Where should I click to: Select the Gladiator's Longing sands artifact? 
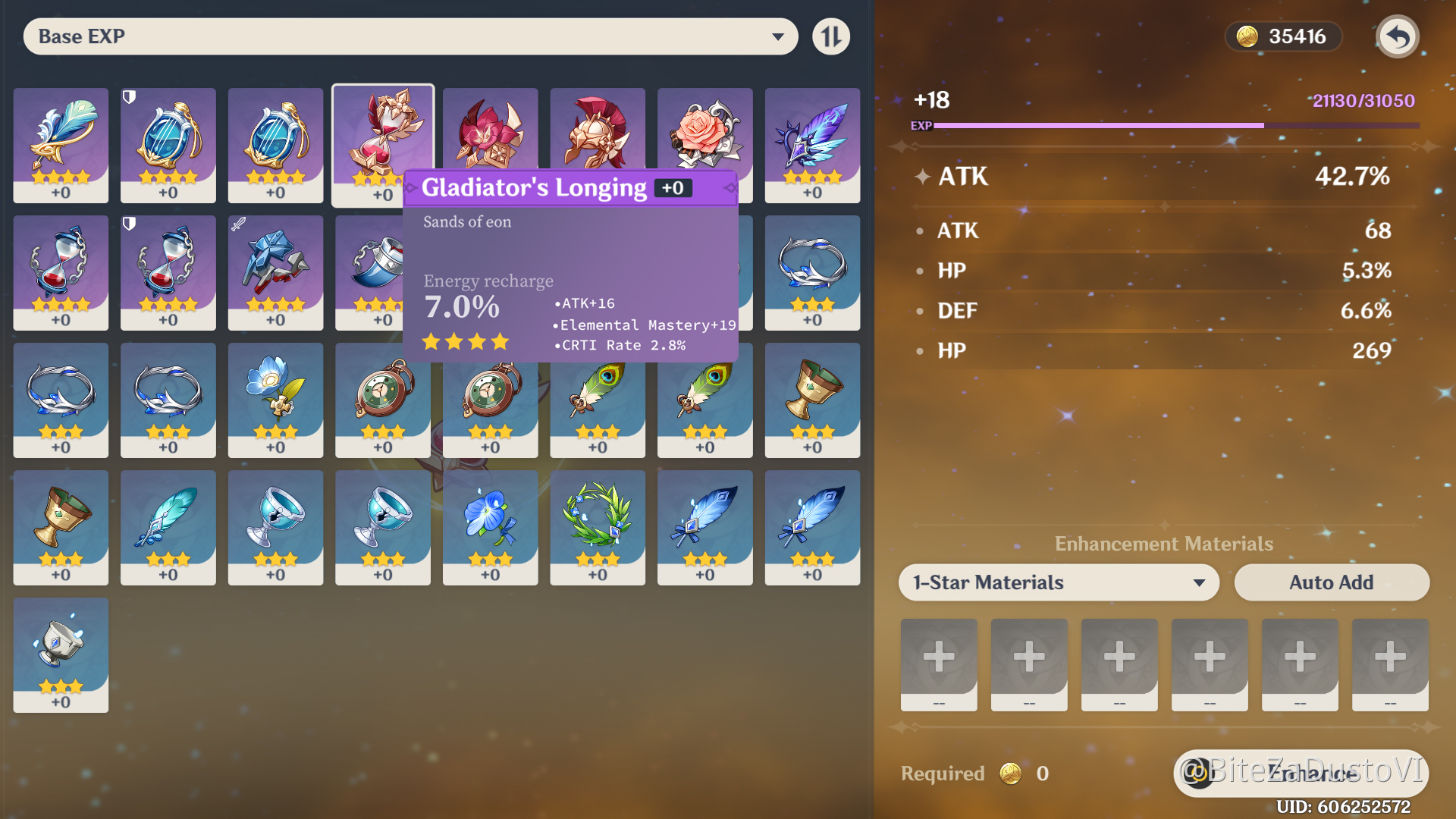[x=383, y=136]
